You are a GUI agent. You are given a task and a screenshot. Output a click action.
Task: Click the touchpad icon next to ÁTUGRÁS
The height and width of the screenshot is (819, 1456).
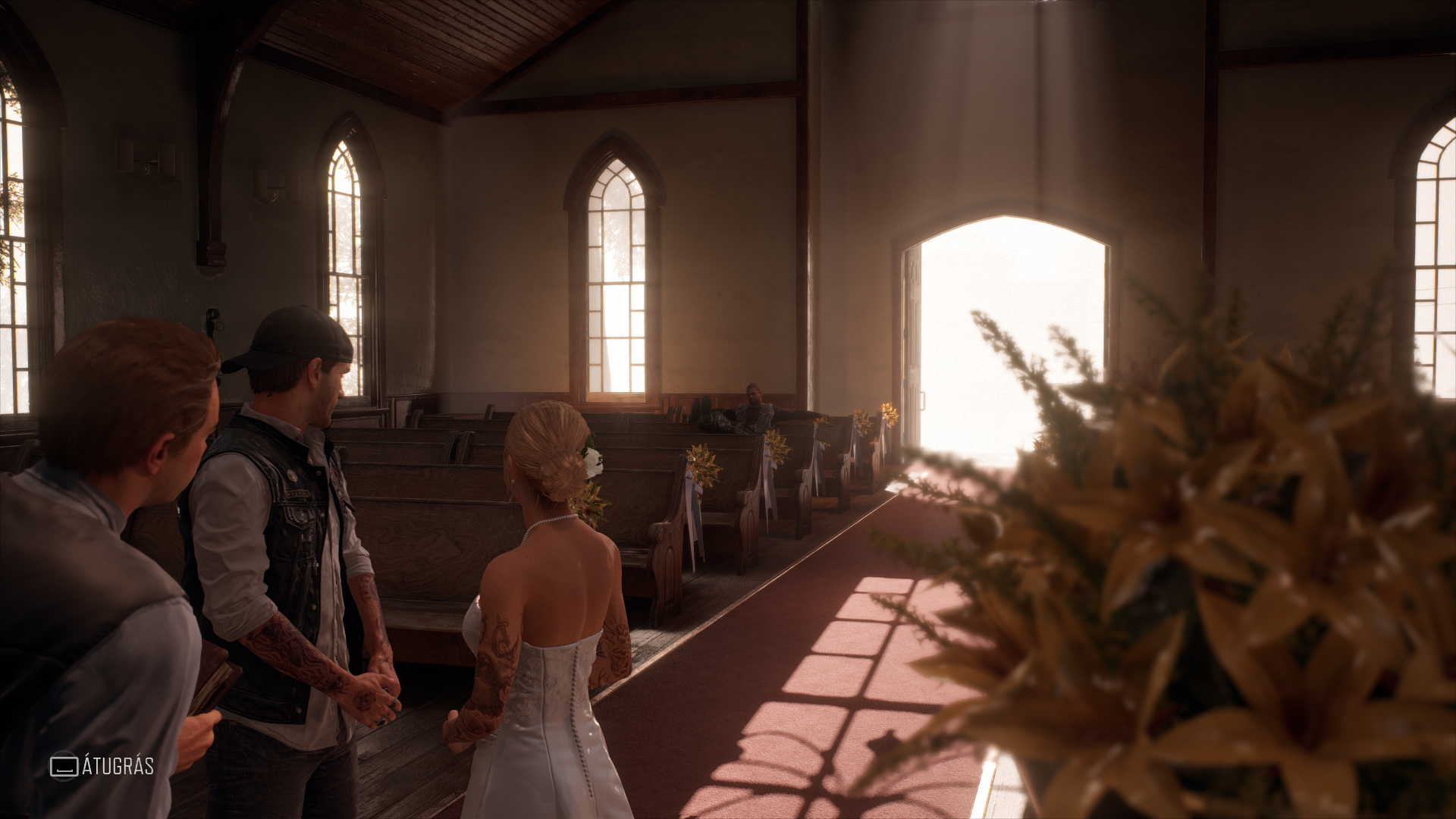(x=64, y=767)
